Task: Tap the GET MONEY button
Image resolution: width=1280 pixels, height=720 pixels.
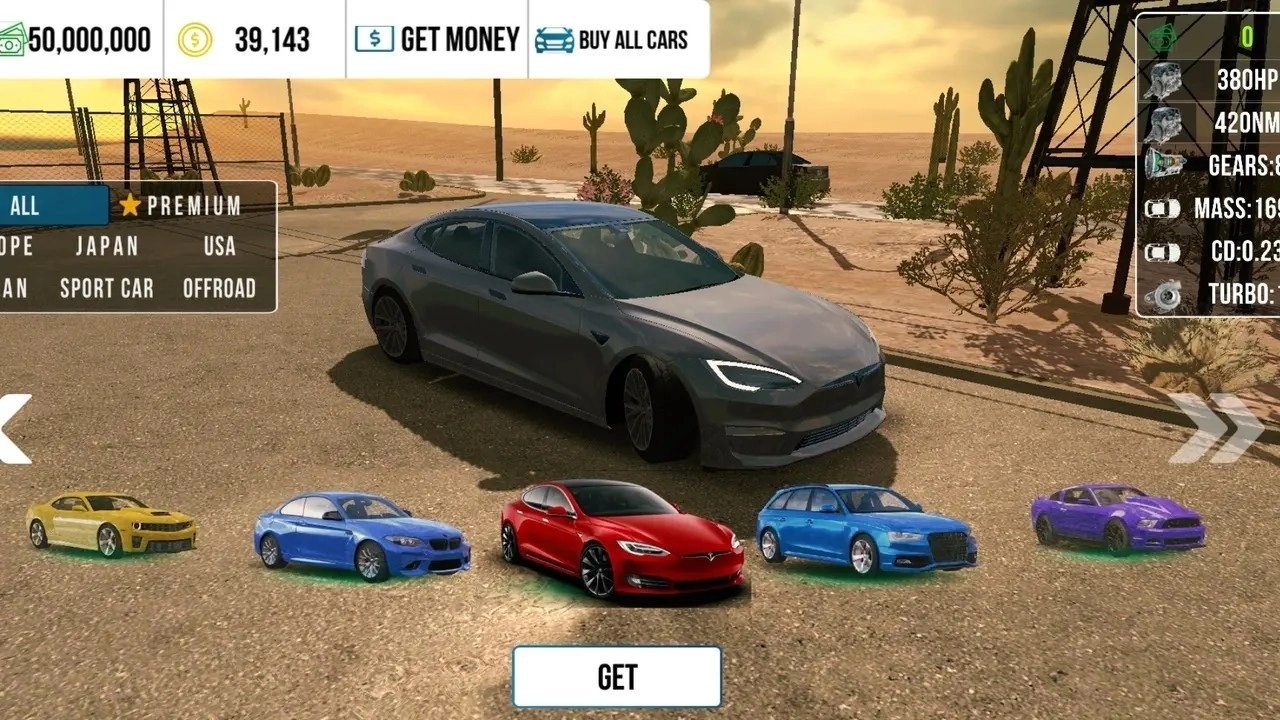Action: pos(437,40)
